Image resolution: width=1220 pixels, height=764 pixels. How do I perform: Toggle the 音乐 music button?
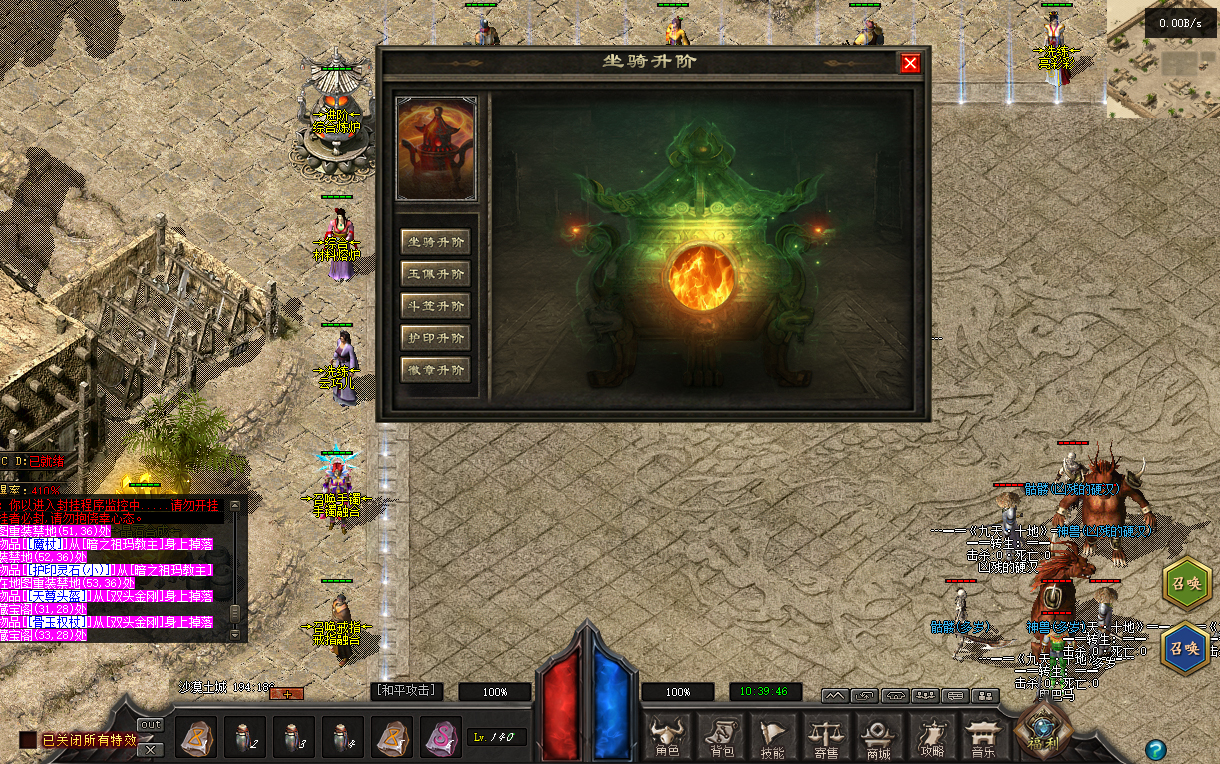(x=984, y=738)
